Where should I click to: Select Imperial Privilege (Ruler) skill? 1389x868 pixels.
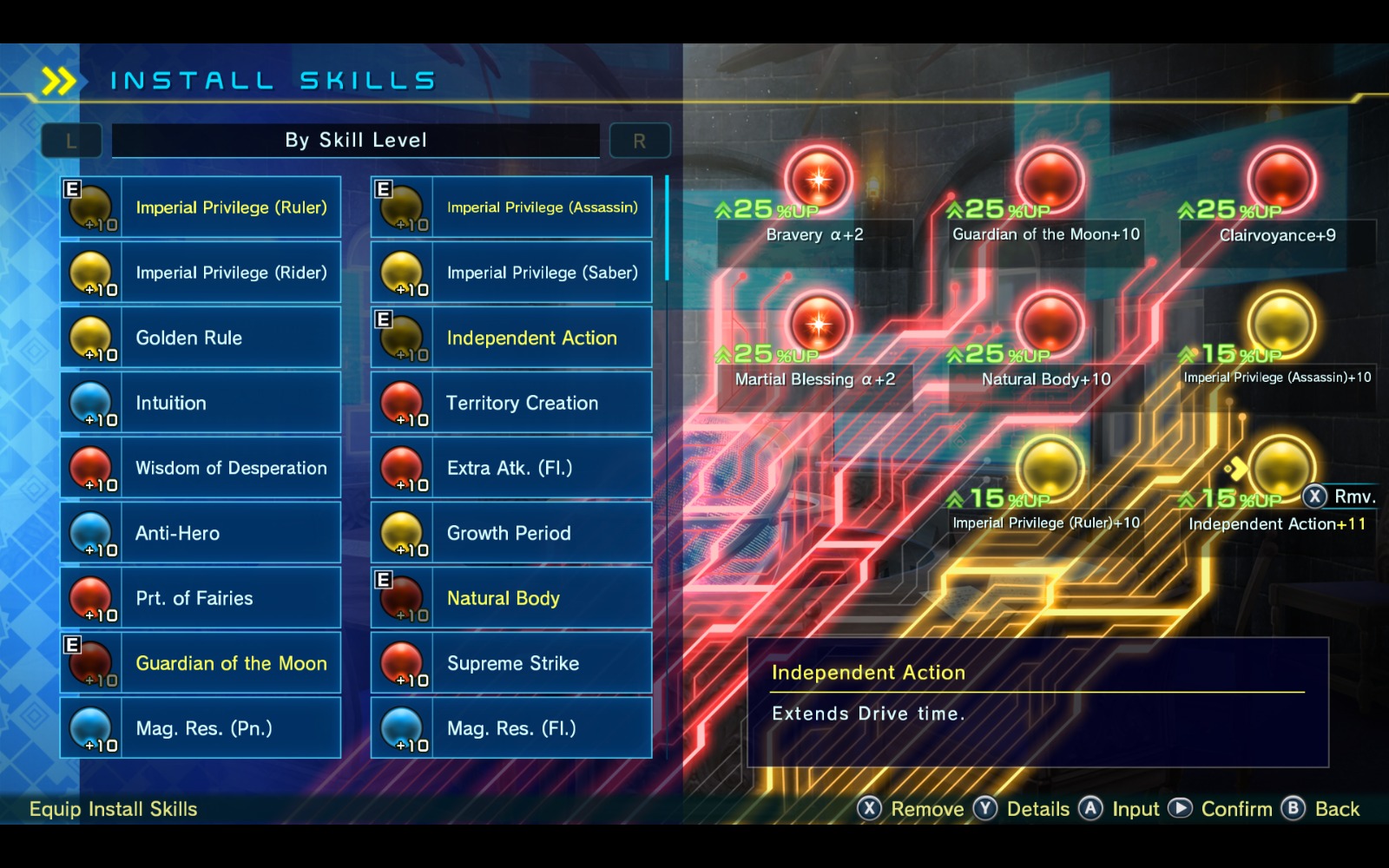(201, 207)
